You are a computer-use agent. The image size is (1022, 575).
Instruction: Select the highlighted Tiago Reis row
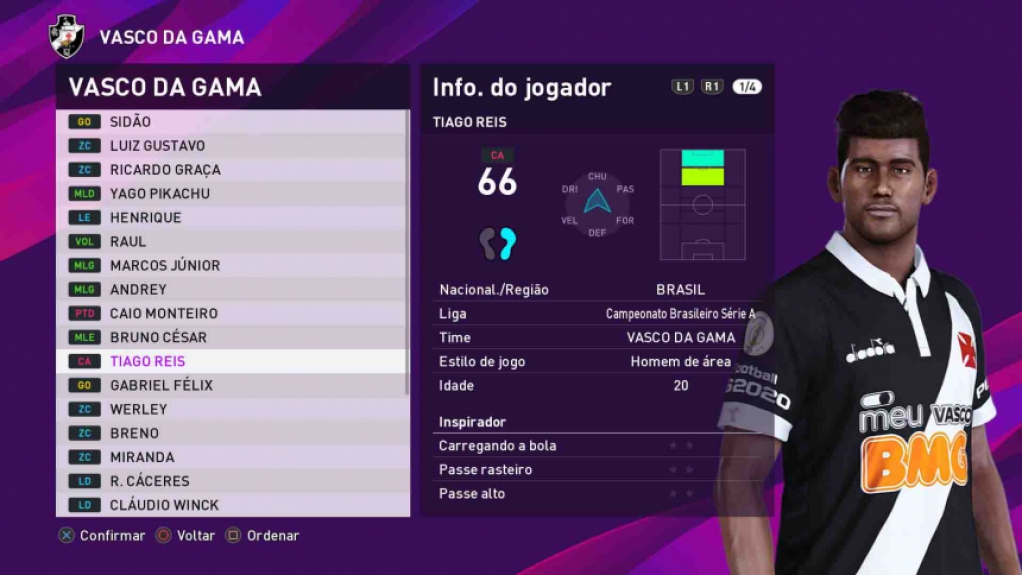coord(232,362)
